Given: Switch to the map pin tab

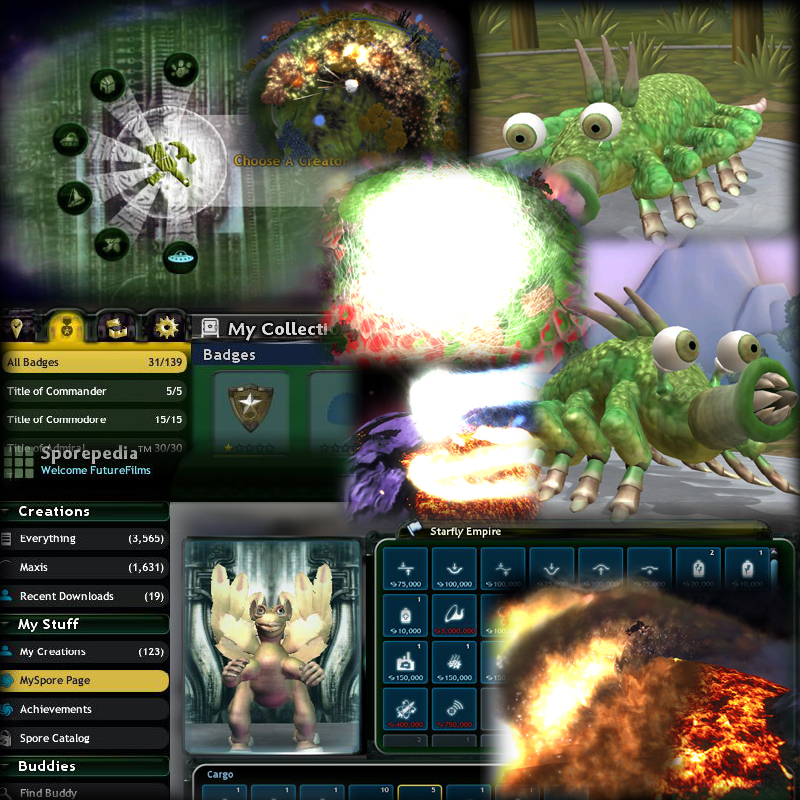Looking at the screenshot, I should click(19, 327).
